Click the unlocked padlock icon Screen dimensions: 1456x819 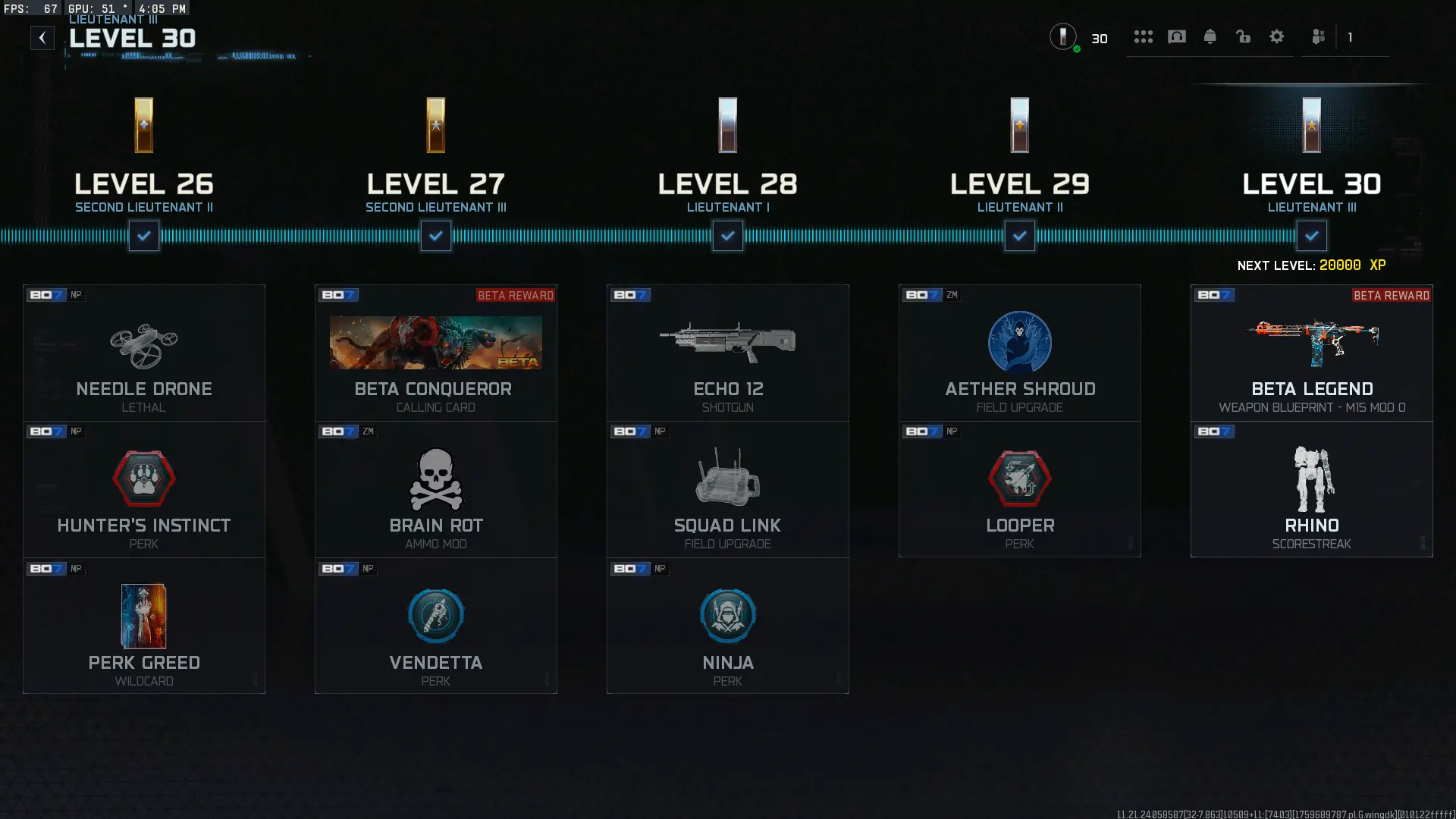pyautogui.click(x=1244, y=36)
